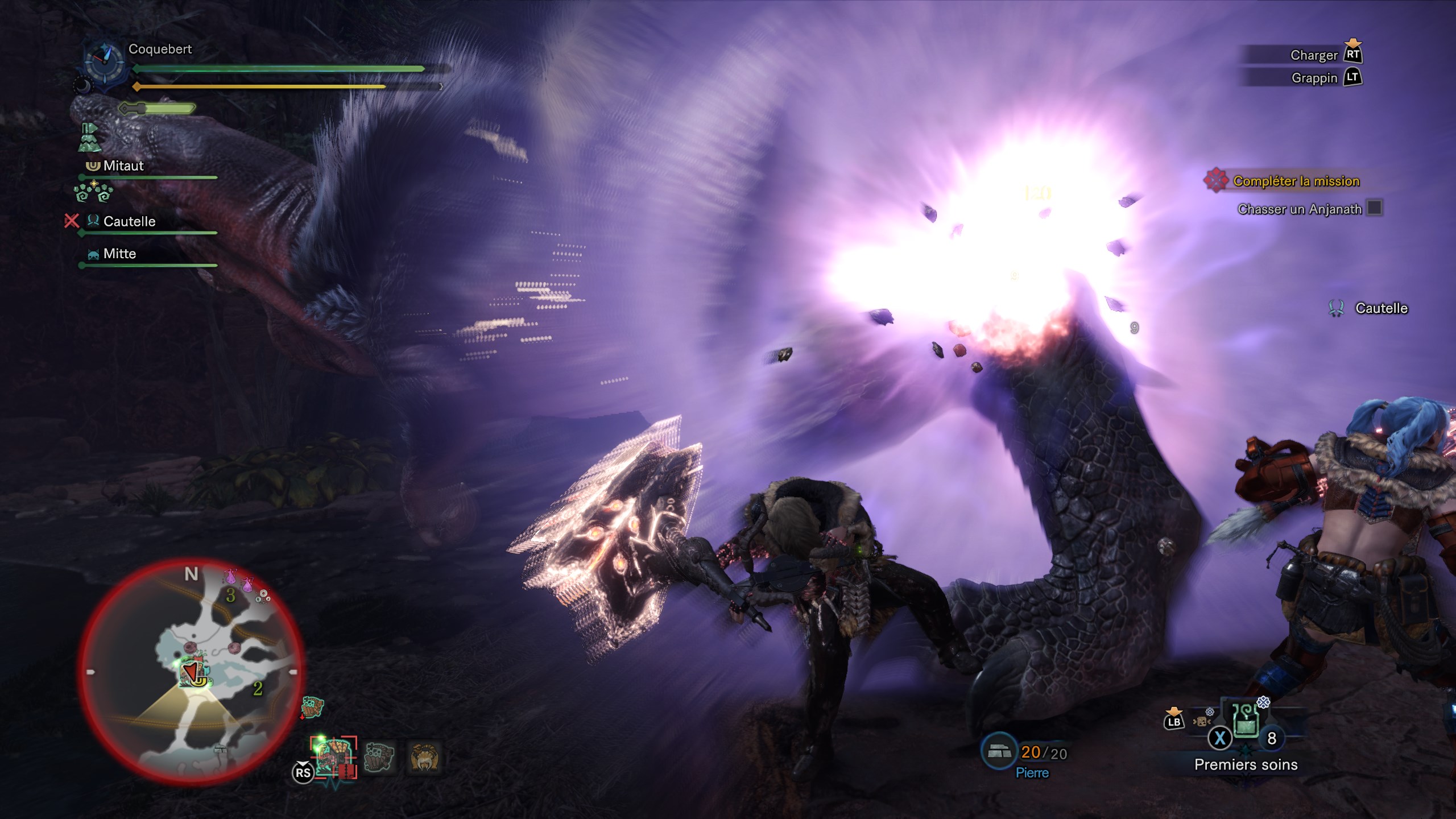Select Palico companion Mitte
1456x819 pixels.
[119, 254]
